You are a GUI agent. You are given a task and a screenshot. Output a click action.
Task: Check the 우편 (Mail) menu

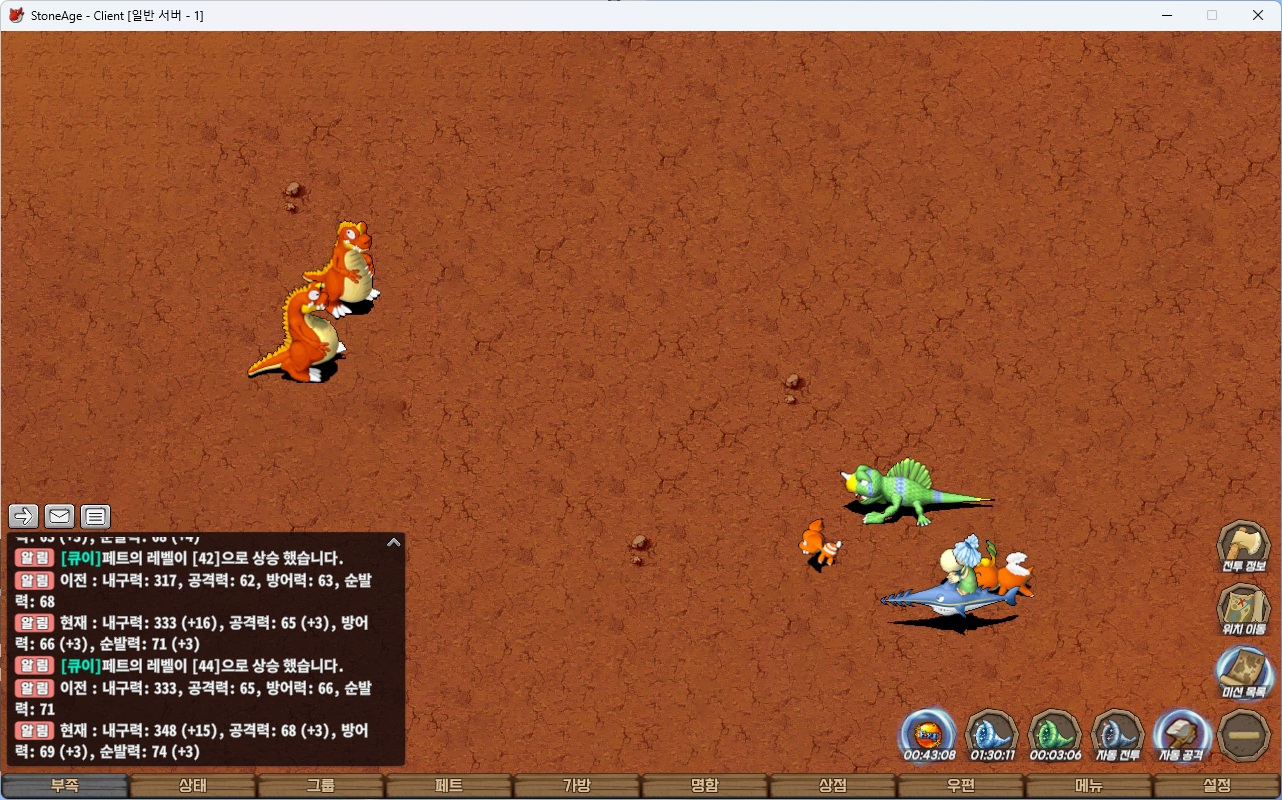pos(961,786)
